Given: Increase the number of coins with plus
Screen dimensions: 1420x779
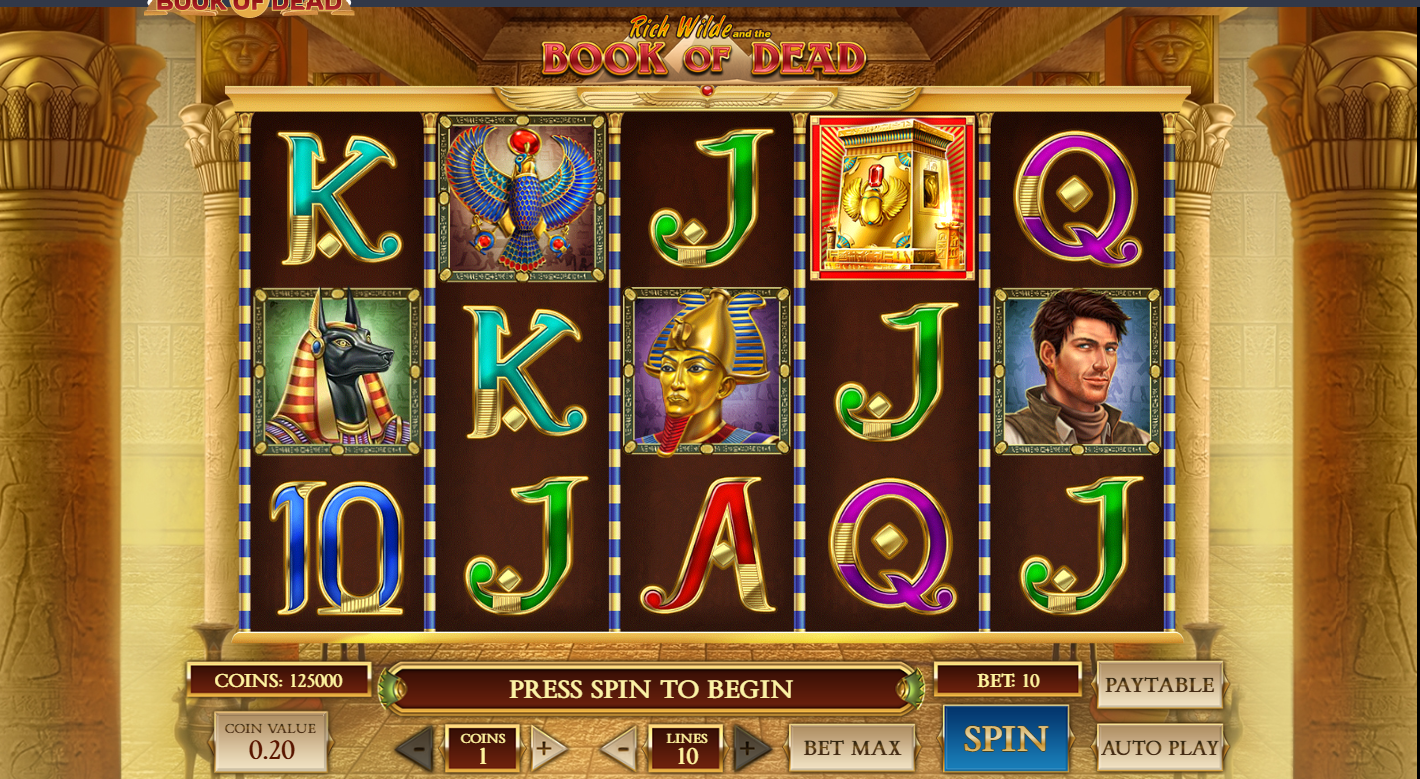Looking at the screenshot, I should click(x=546, y=748).
